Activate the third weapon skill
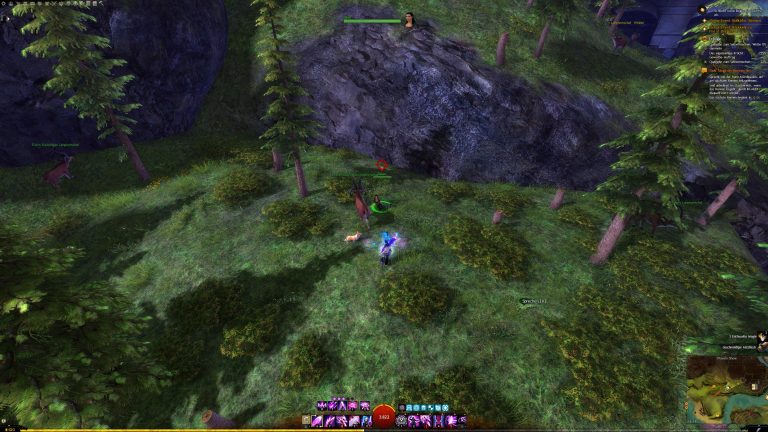 click(344, 421)
